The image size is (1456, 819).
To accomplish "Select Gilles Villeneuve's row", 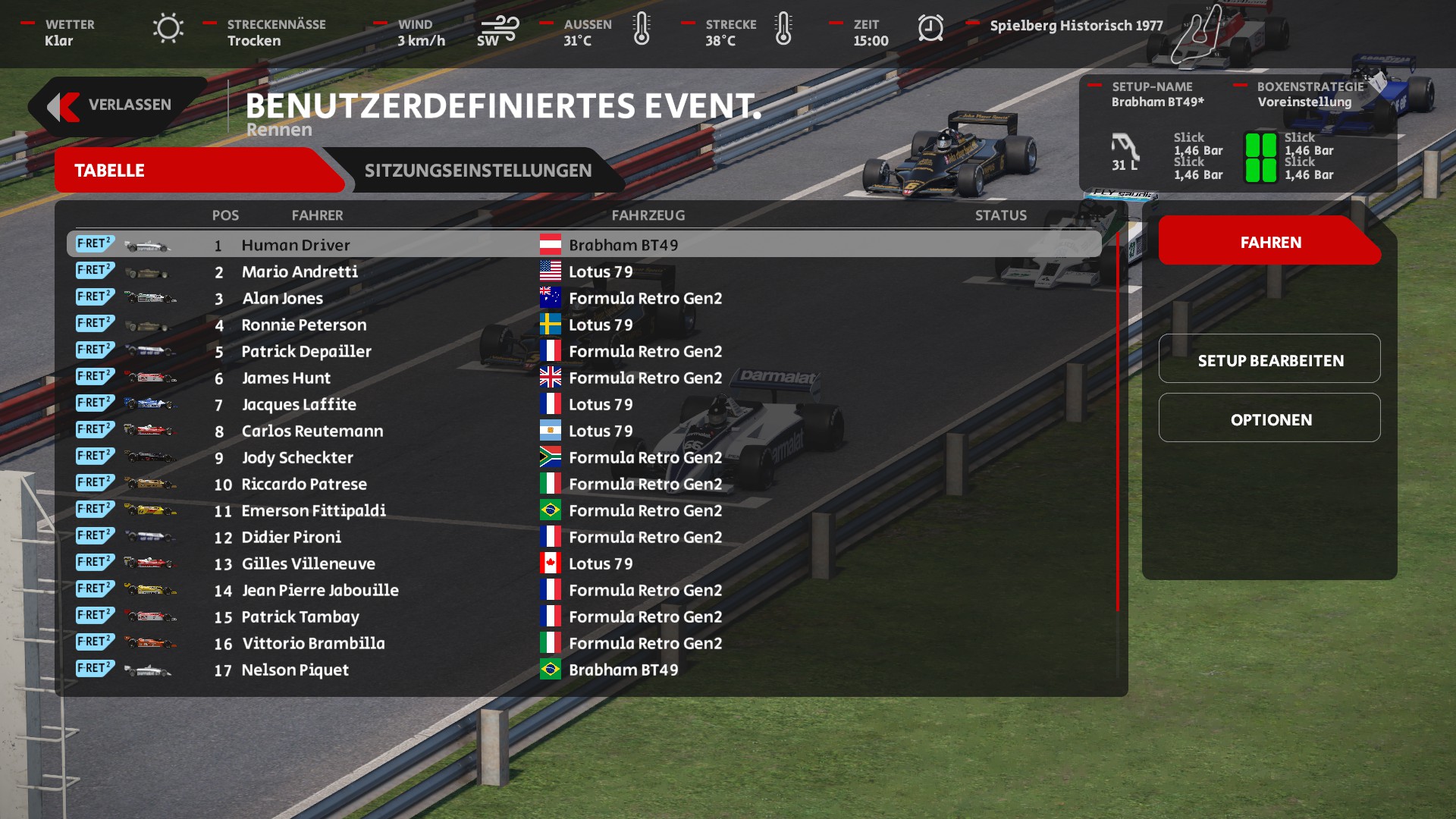I will point(308,563).
